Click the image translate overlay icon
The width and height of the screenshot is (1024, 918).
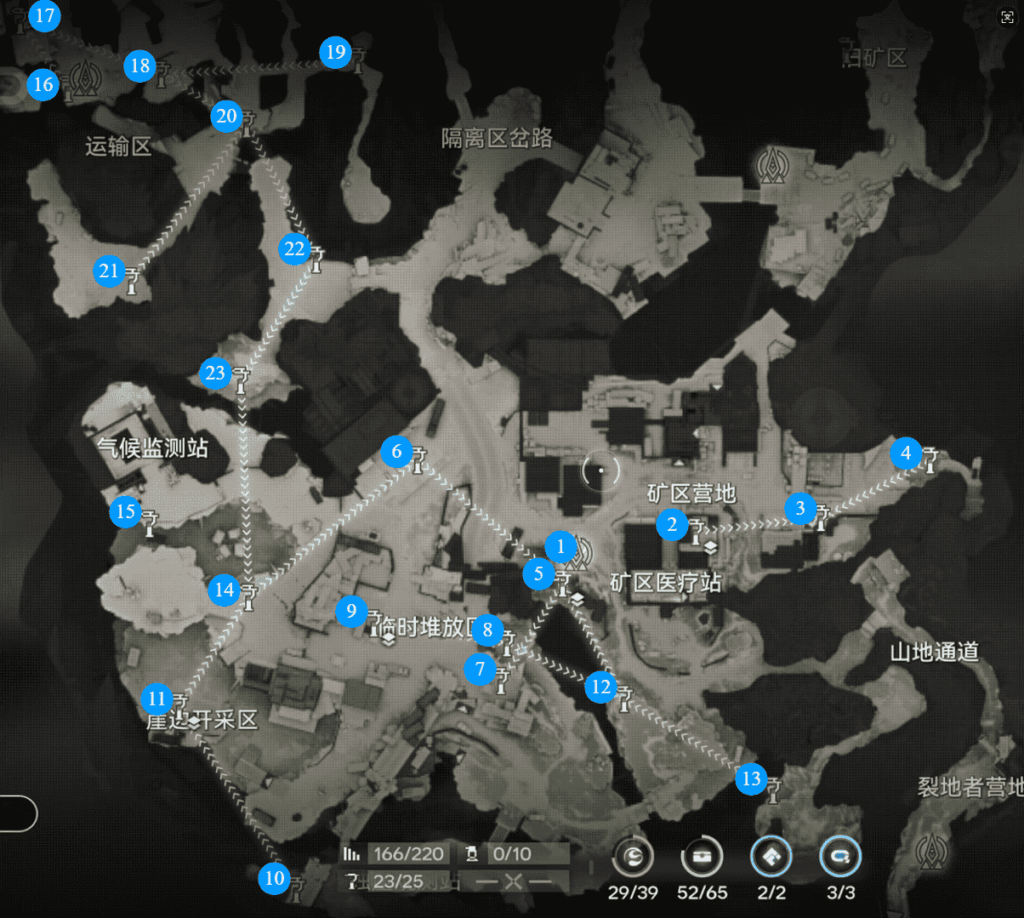point(1007,17)
